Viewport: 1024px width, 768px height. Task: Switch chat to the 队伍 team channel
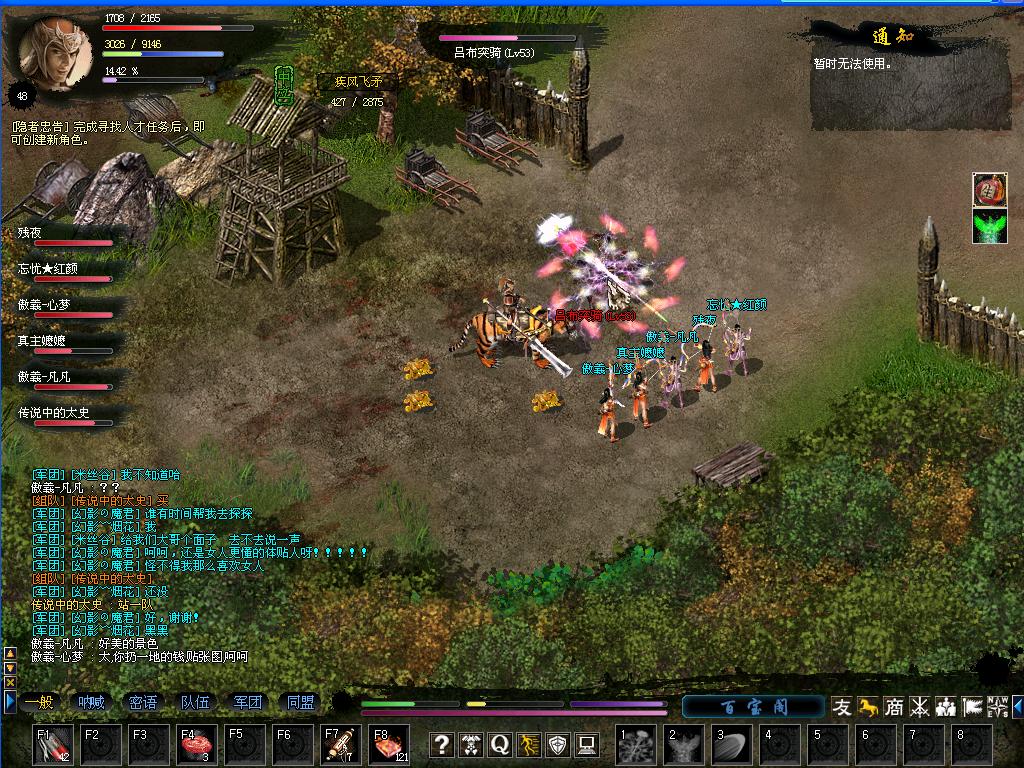point(195,703)
